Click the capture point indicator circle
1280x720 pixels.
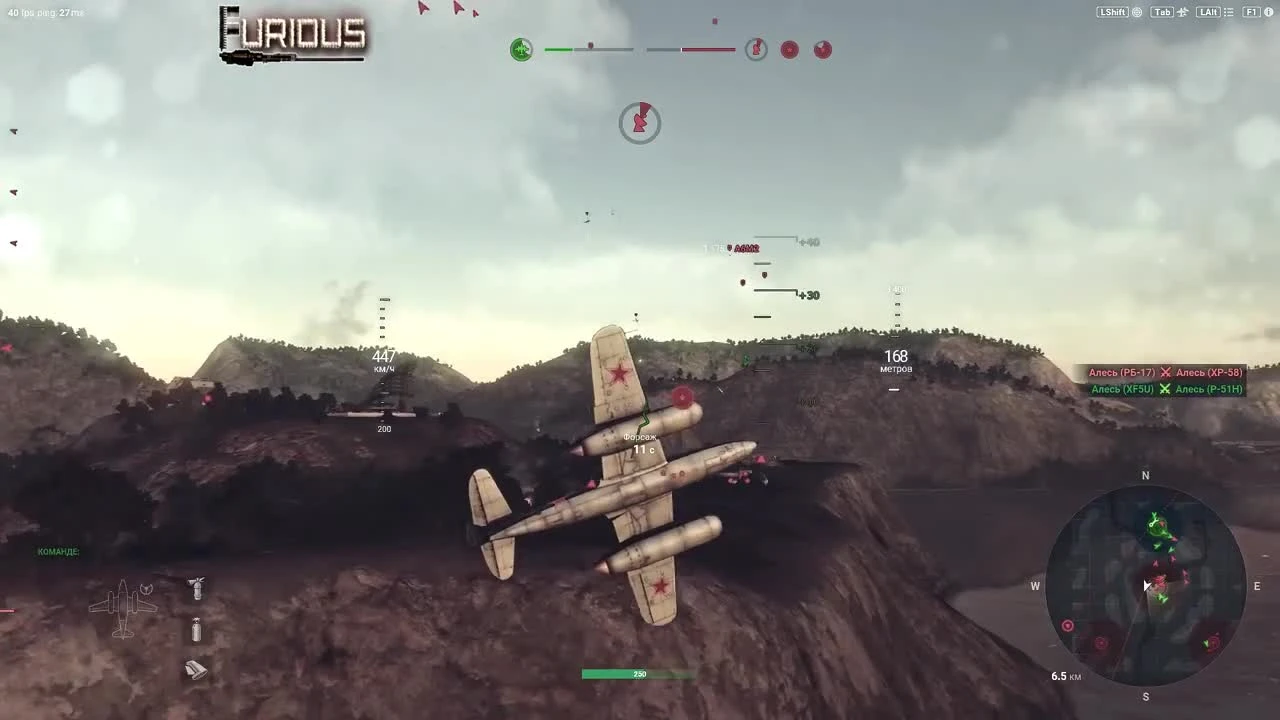point(640,121)
